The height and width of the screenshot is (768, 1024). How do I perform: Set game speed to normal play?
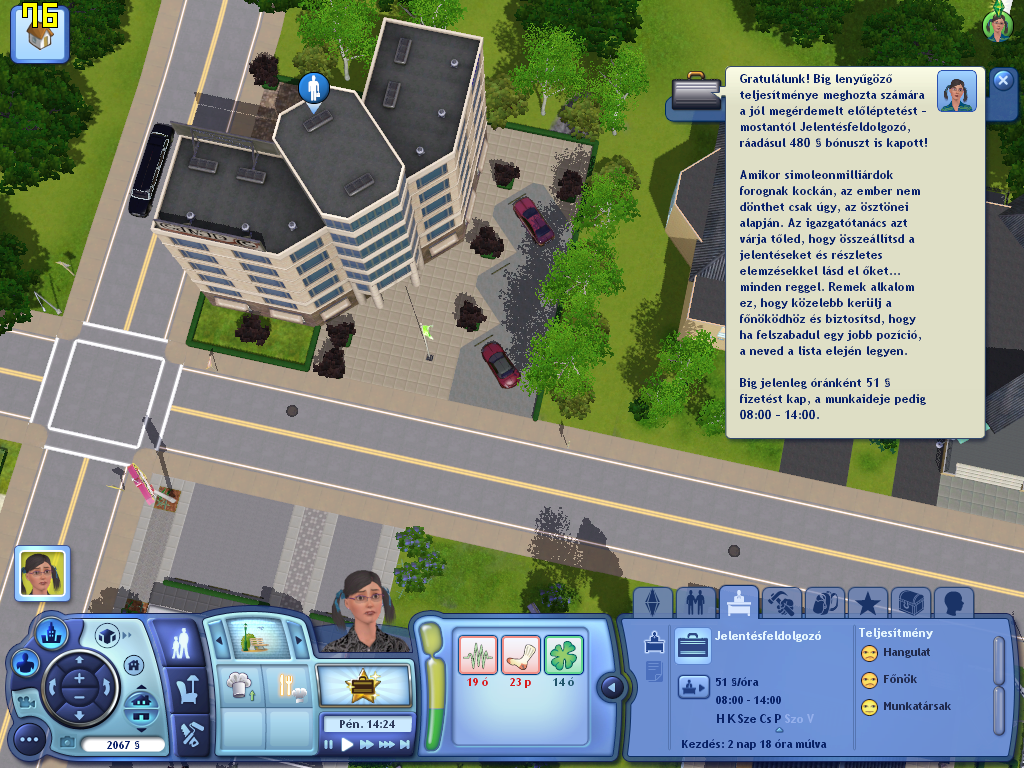pyautogui.click(x=348, y=745)
